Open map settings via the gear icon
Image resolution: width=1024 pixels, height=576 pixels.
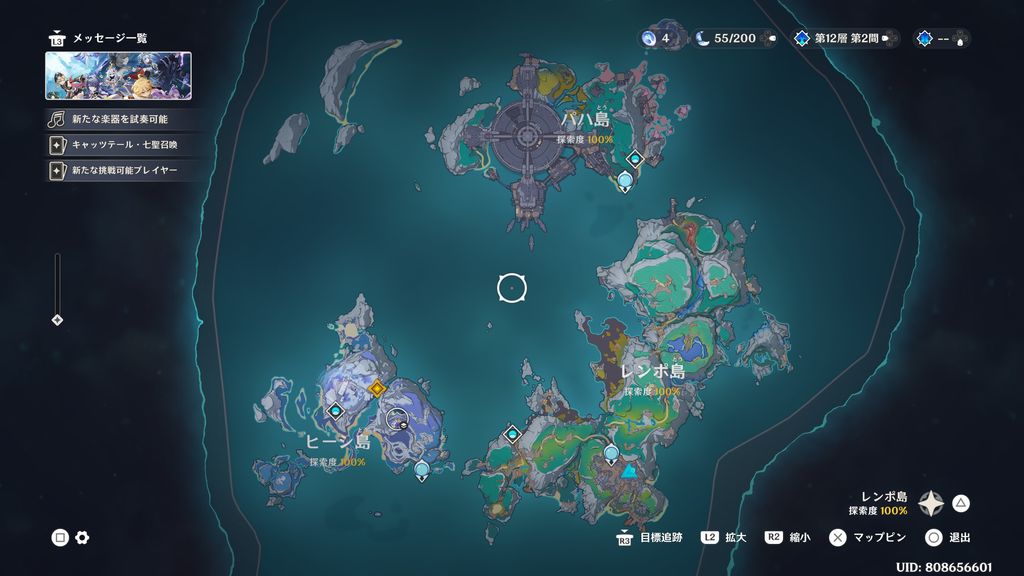pyautogui.click(x=82, y=538)
